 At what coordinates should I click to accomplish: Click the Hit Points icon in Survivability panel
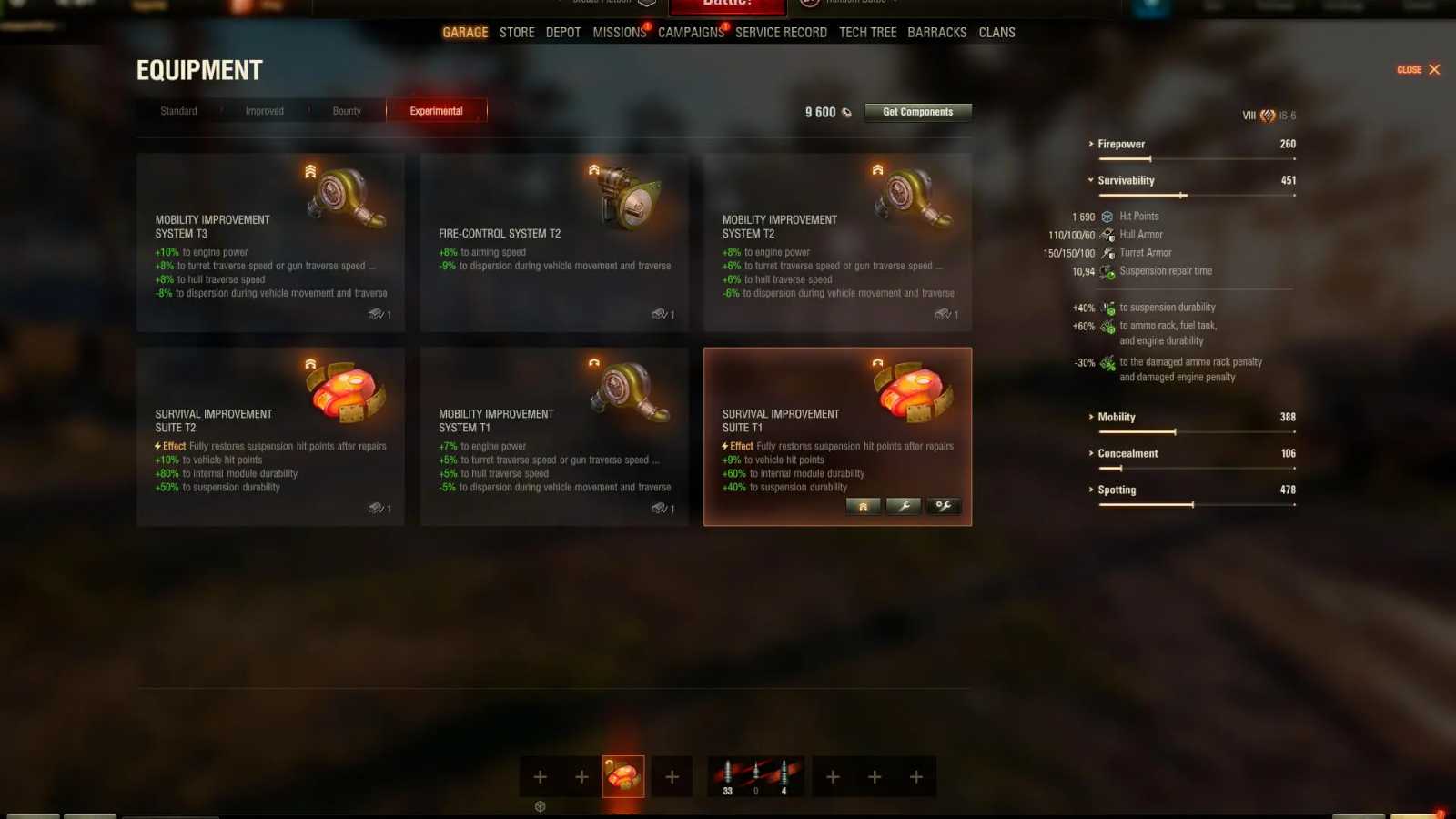coord(1106,216)
